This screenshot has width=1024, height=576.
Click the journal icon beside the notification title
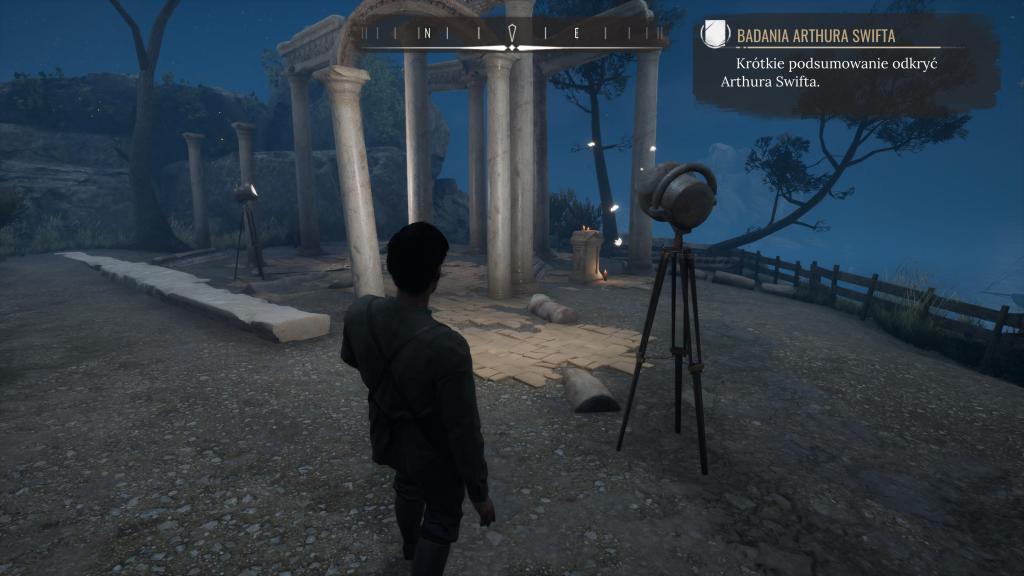(x=715, y=35)
